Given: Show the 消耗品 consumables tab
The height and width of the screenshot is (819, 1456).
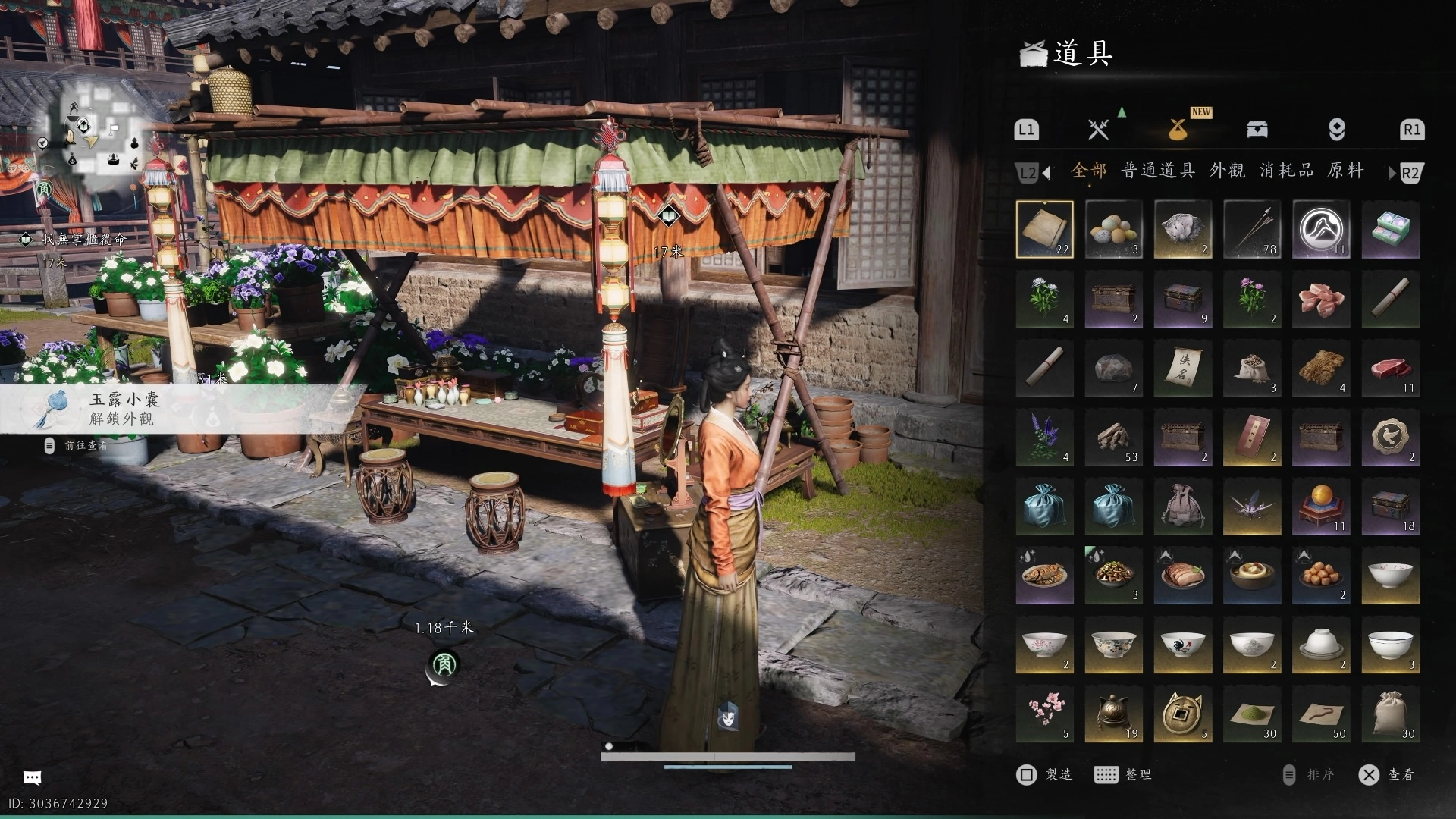Looking at the screenshot, I should (x=1287, y=171).
